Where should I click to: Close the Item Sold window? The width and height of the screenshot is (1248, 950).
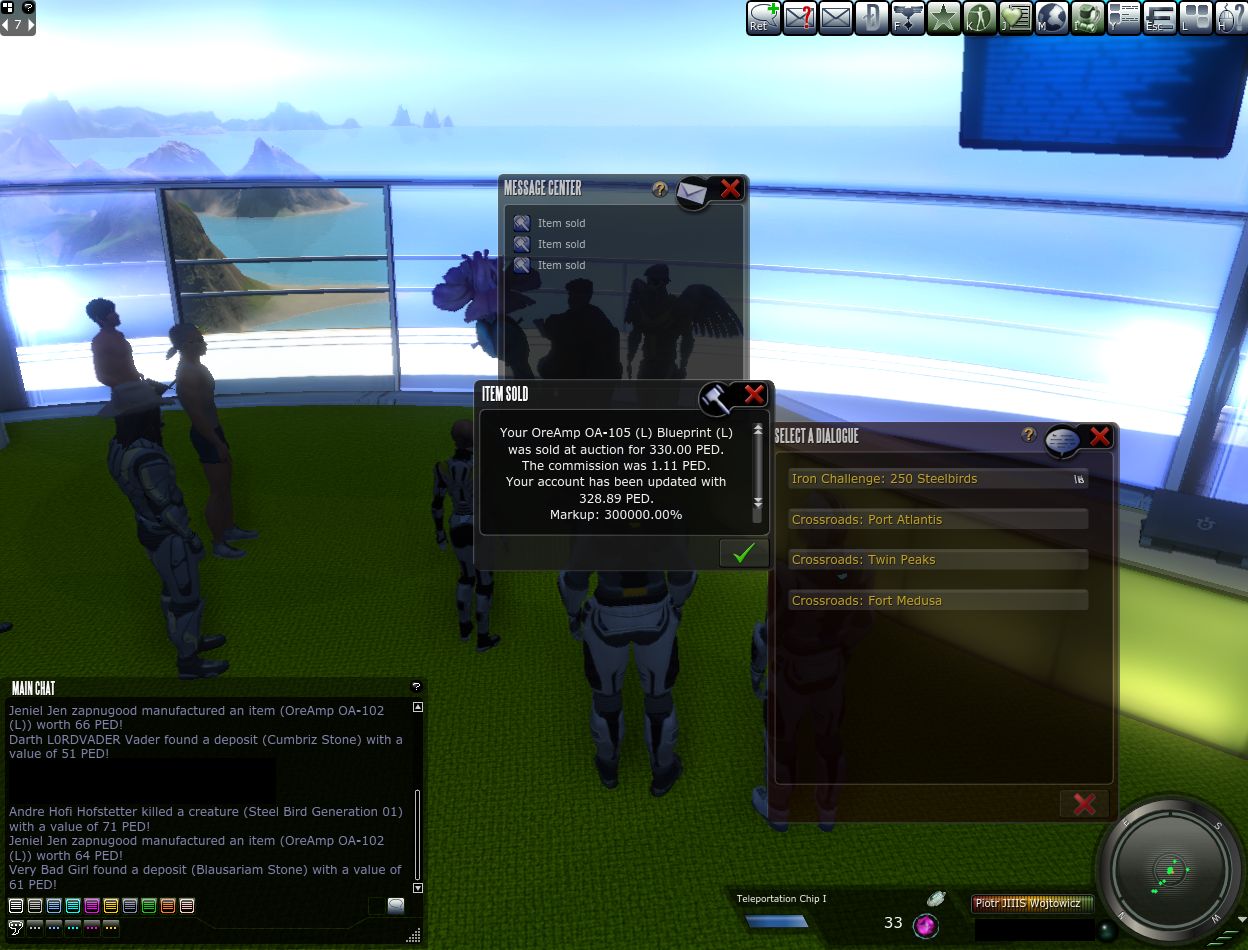[x=754, y=394]
